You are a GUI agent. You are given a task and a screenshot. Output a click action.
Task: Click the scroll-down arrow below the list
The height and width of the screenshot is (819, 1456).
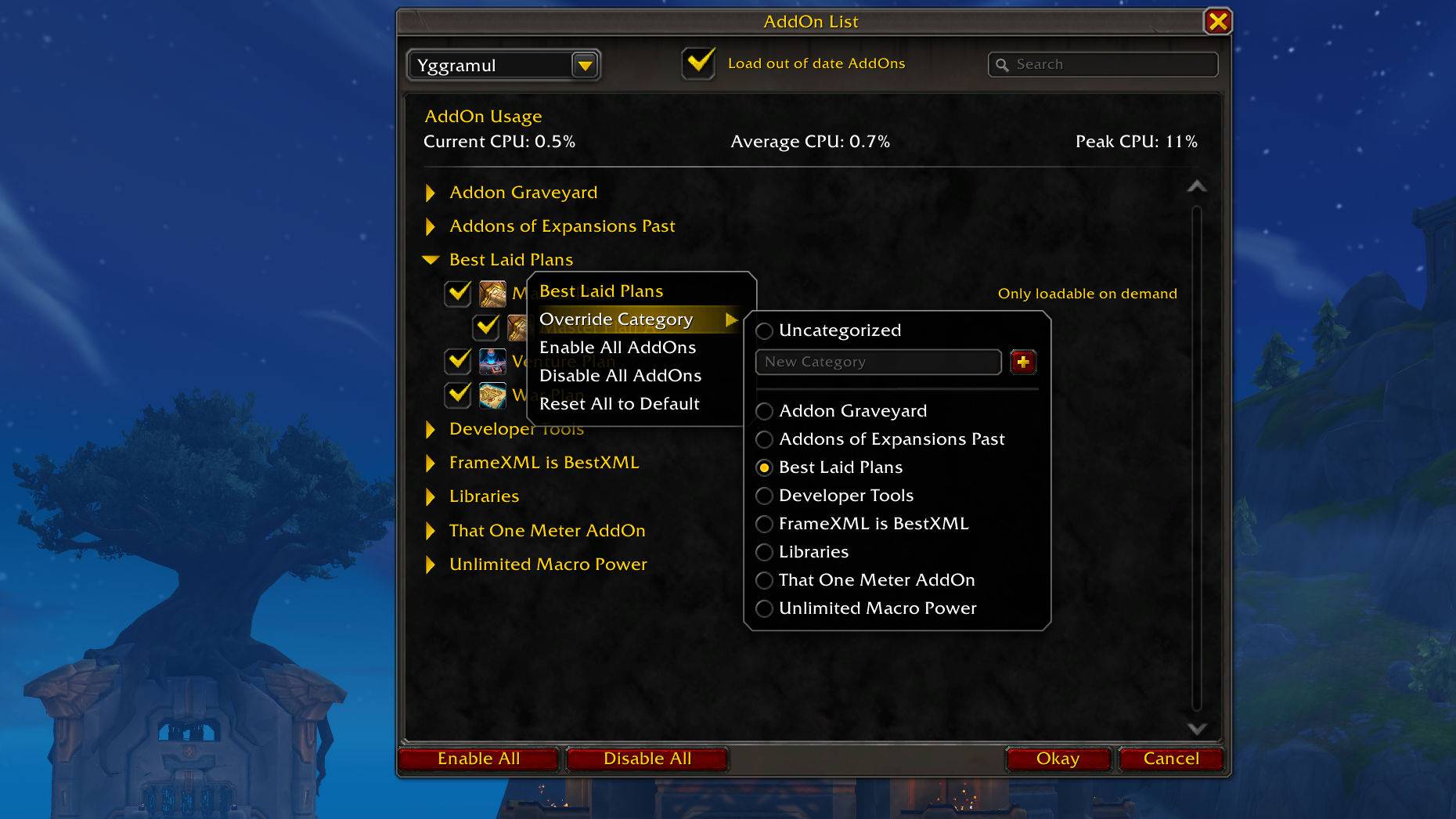point(1196,728)
